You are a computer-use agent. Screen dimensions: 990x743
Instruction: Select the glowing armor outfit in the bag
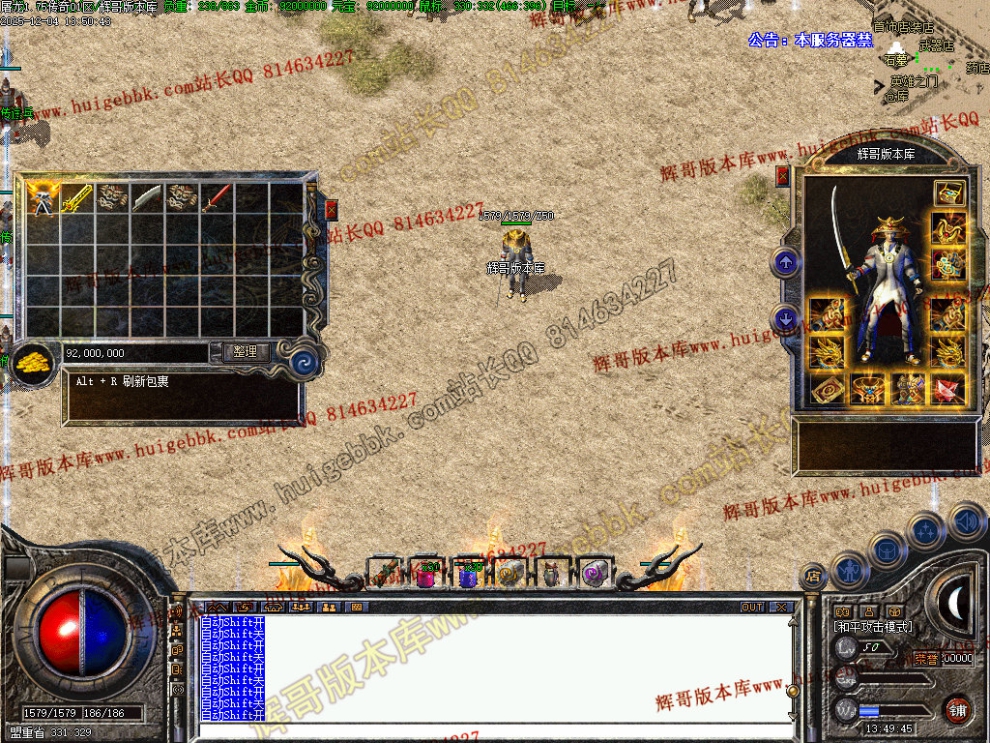[x=43, y=198]
